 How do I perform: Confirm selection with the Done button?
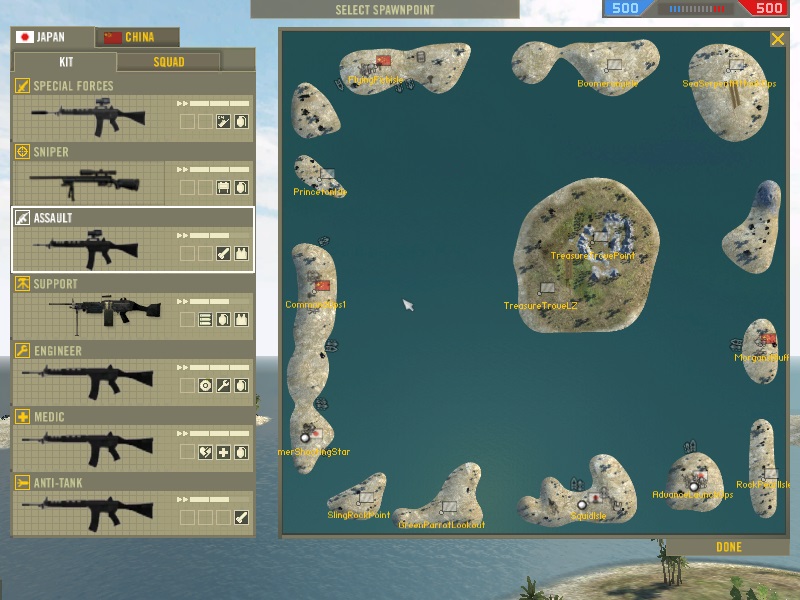coord(729,547)
